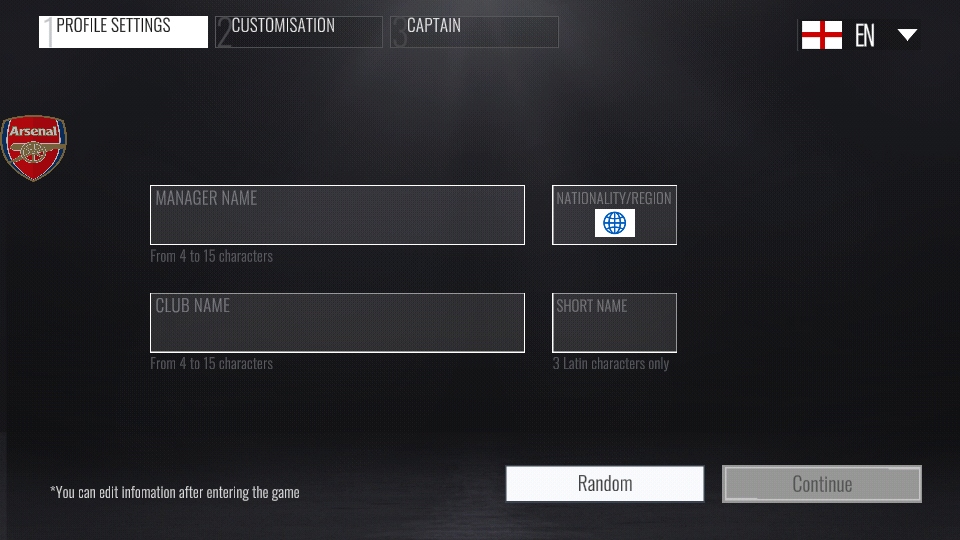This screenshot has width=960, height=540.
Task: Select the Club Name text field
Action: click(337, 323)
